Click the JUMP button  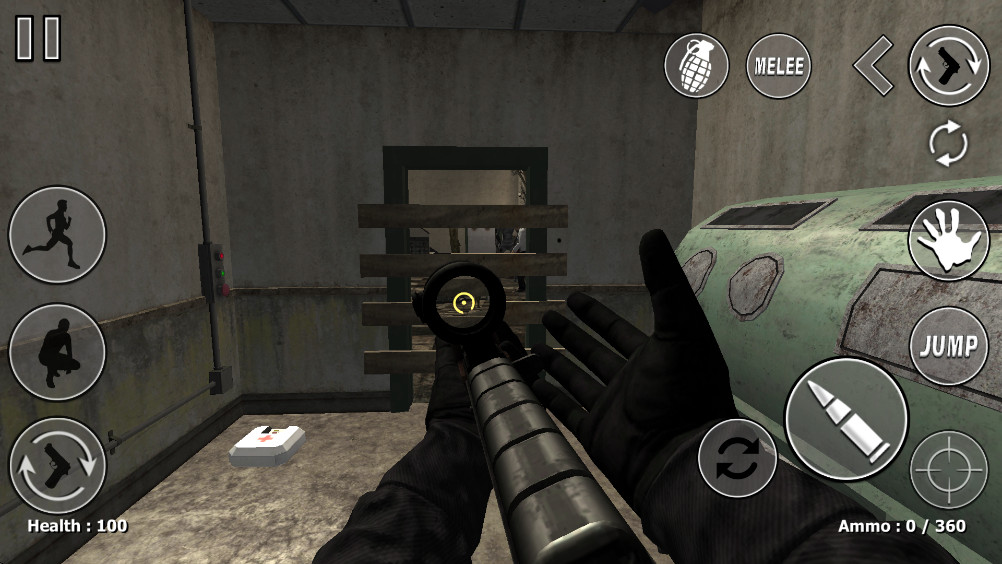[948, 347]
